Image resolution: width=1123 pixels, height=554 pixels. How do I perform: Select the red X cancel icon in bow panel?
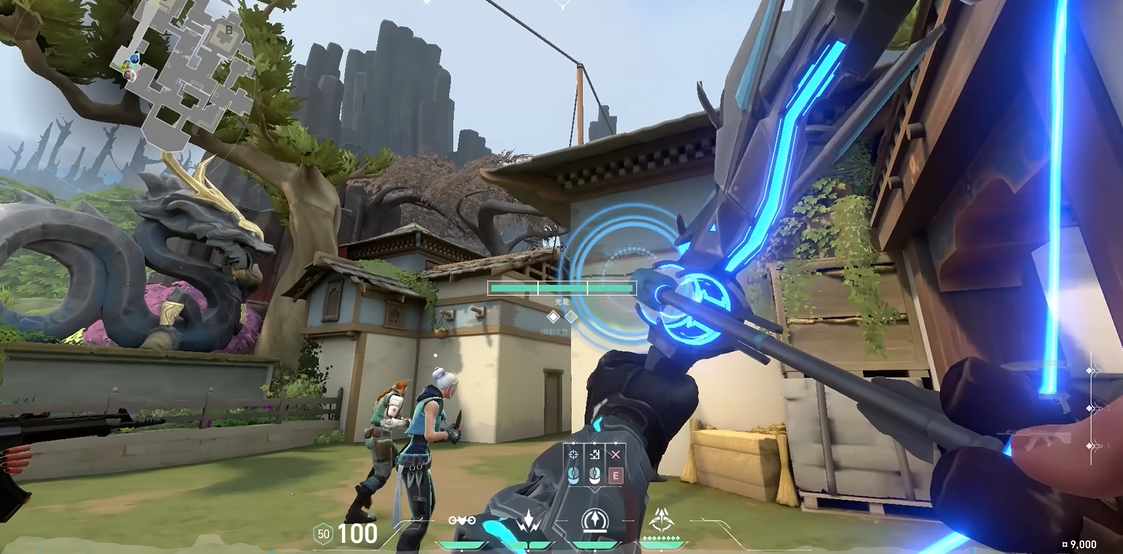point(615,455)
